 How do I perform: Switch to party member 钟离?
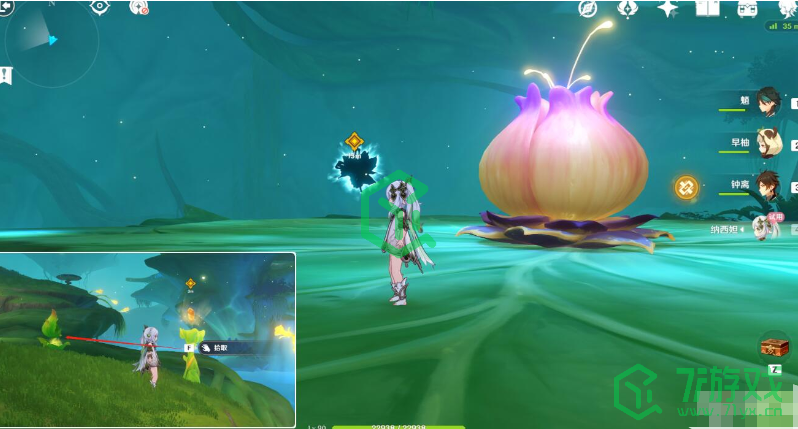coord(767,185)
